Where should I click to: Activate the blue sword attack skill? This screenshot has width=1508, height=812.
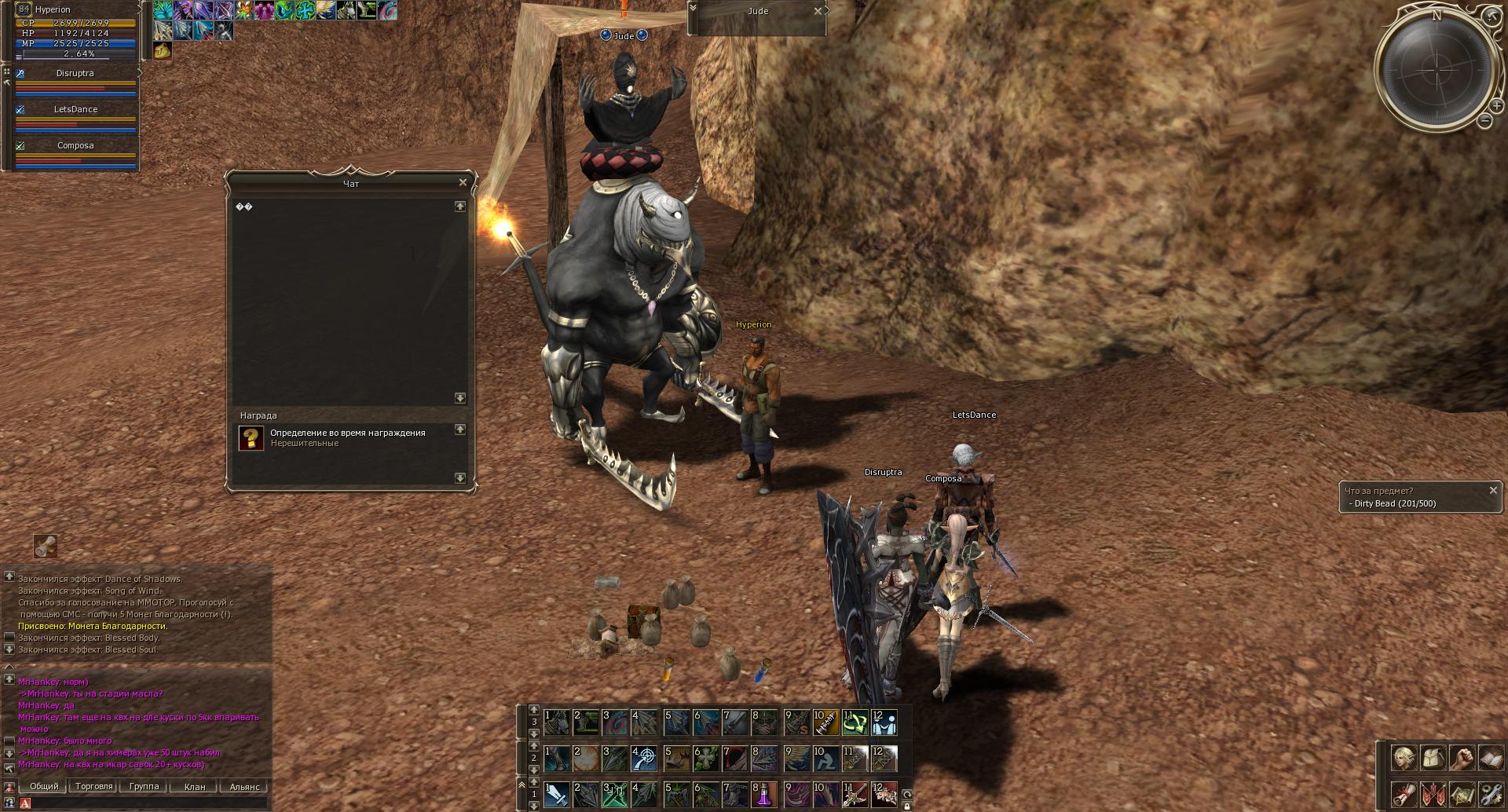point(557,794)
